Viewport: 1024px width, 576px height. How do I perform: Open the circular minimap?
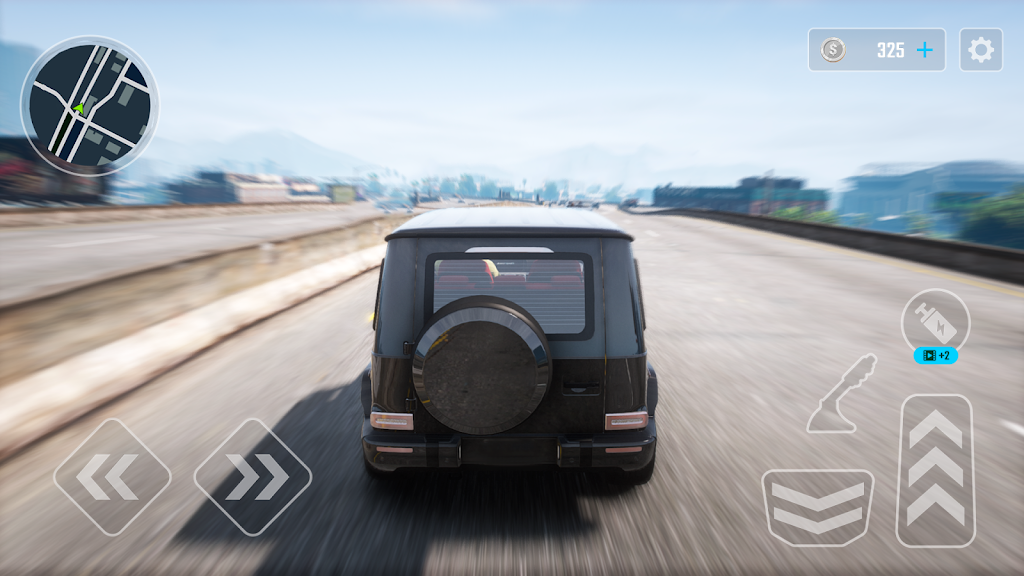[x=89, y=106]
